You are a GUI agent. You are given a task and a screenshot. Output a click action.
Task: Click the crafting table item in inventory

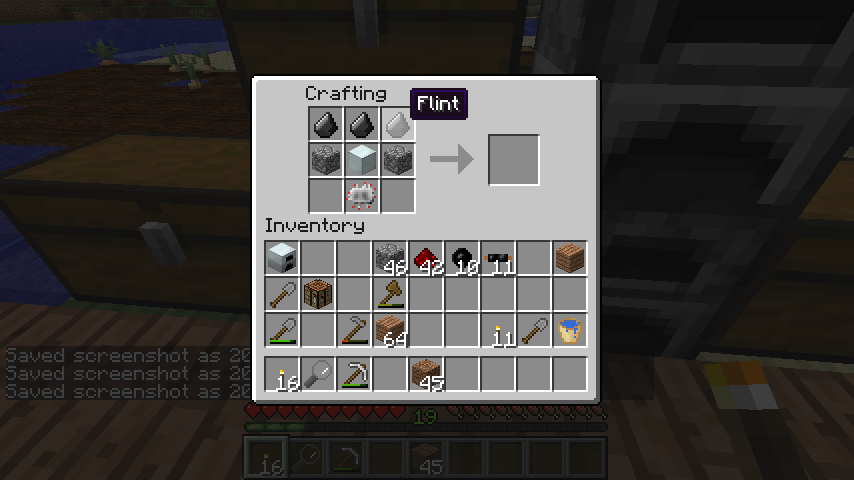point(319,294)
